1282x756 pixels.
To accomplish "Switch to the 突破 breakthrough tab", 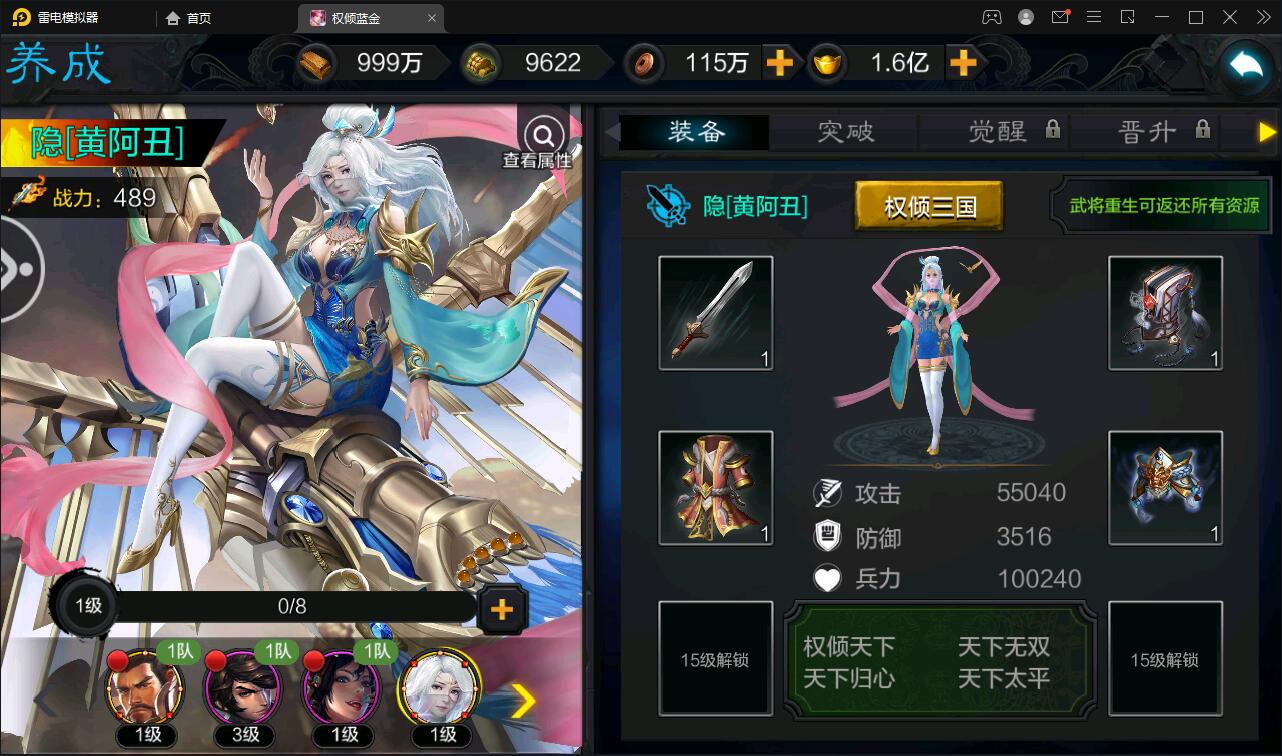I will point(843,131).
